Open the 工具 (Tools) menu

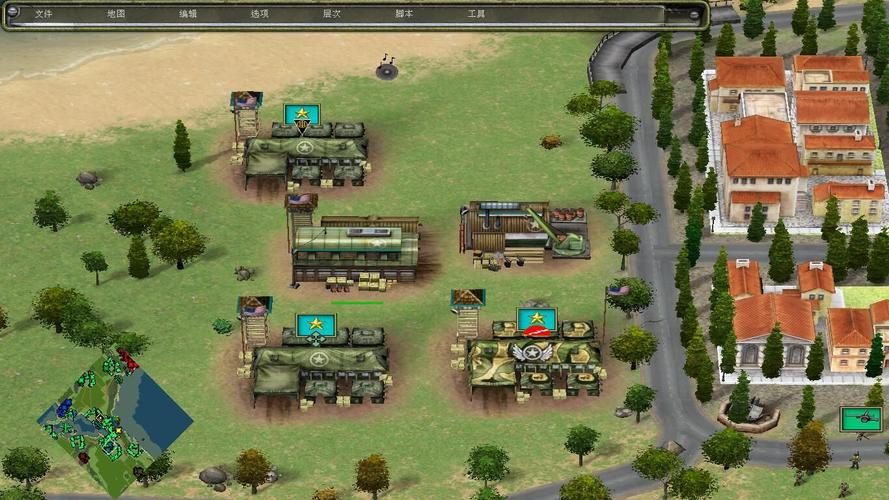pos(476,14)
